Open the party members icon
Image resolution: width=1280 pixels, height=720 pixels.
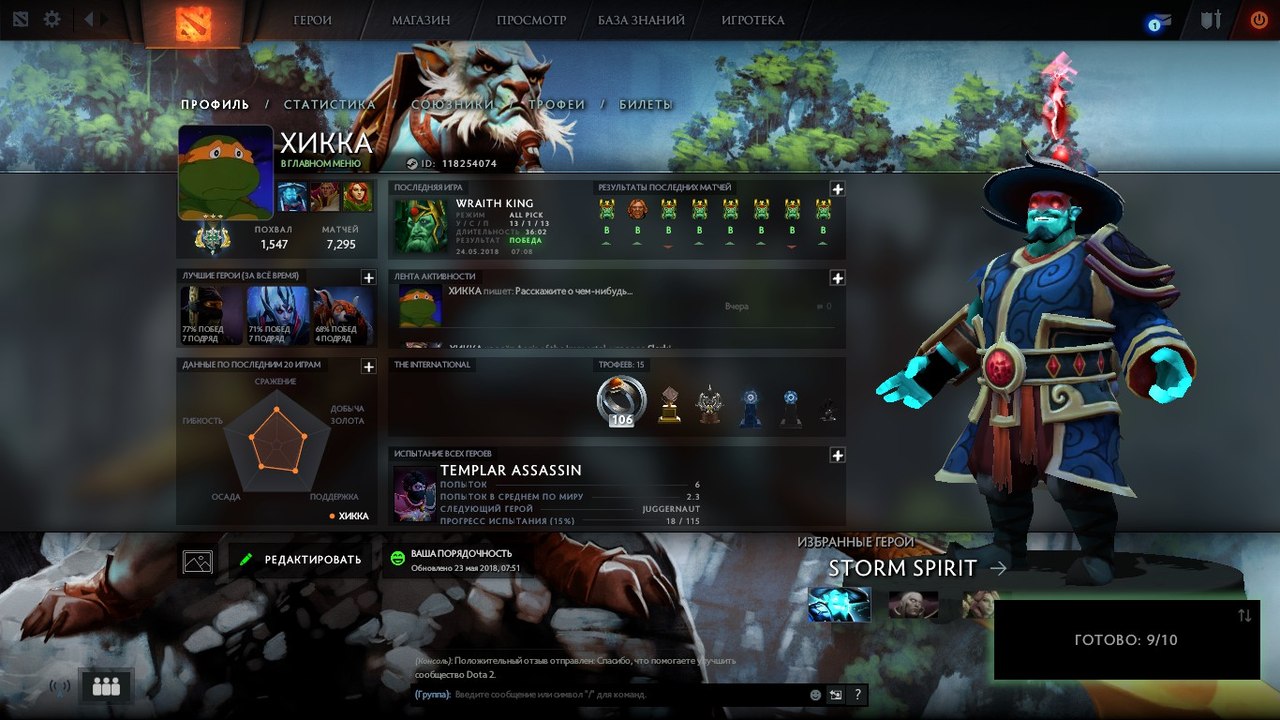tap(106, 686)
